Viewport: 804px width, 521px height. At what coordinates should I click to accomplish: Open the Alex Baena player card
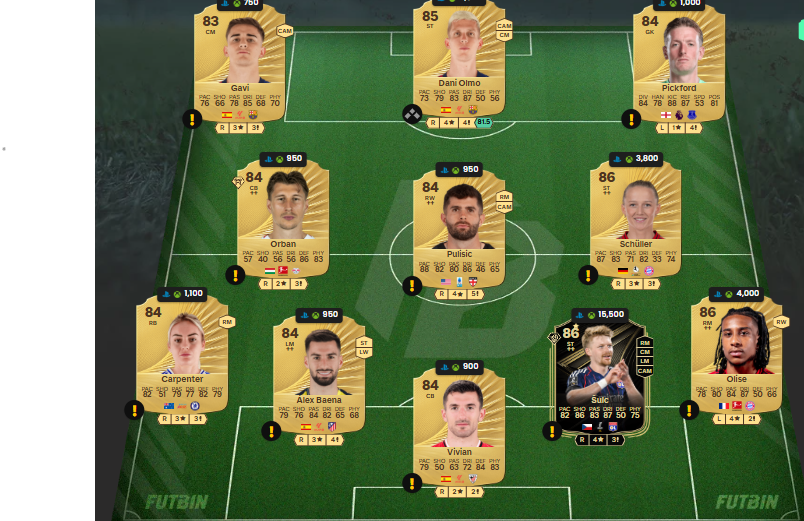coord(318,370)
